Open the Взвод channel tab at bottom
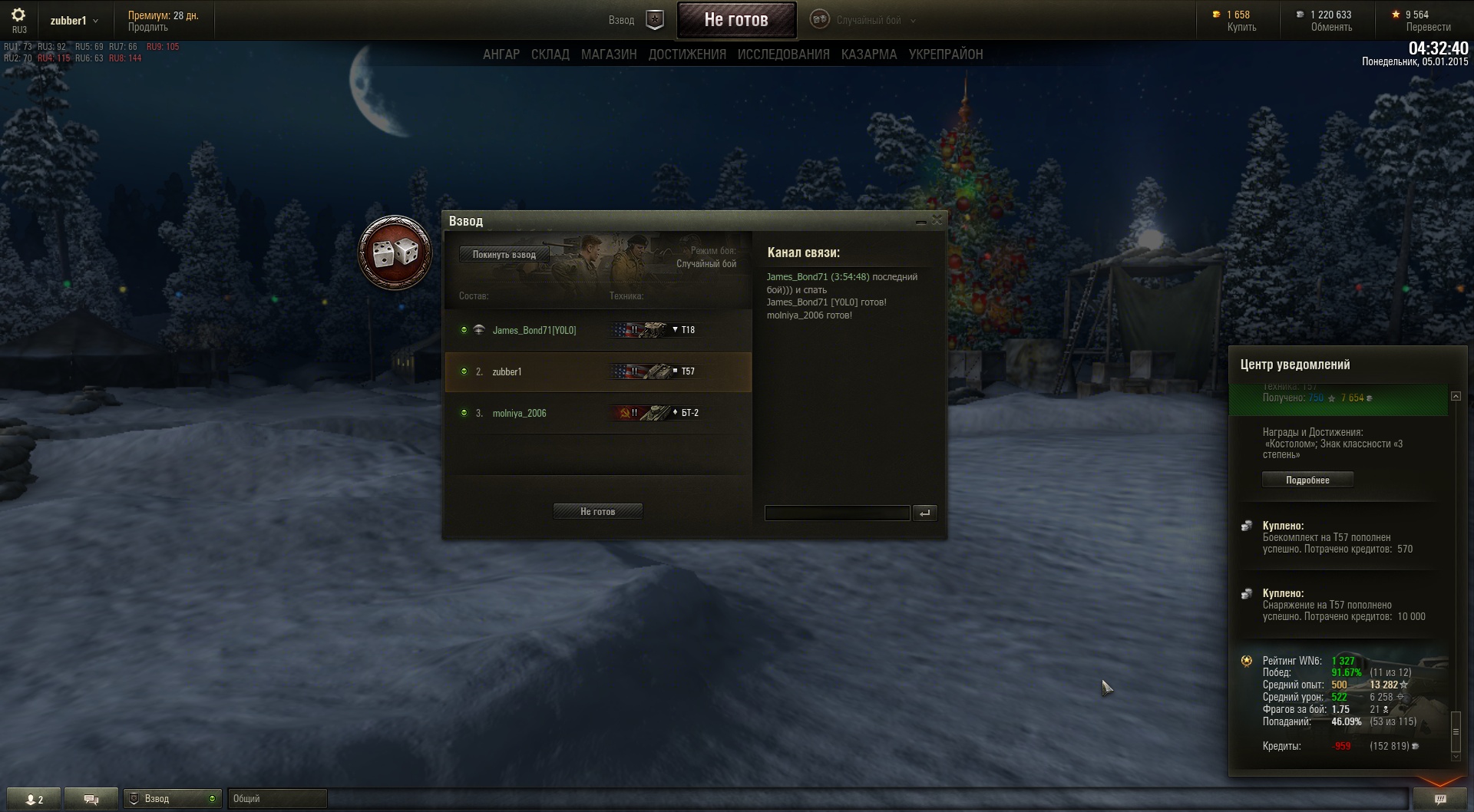 172,799
